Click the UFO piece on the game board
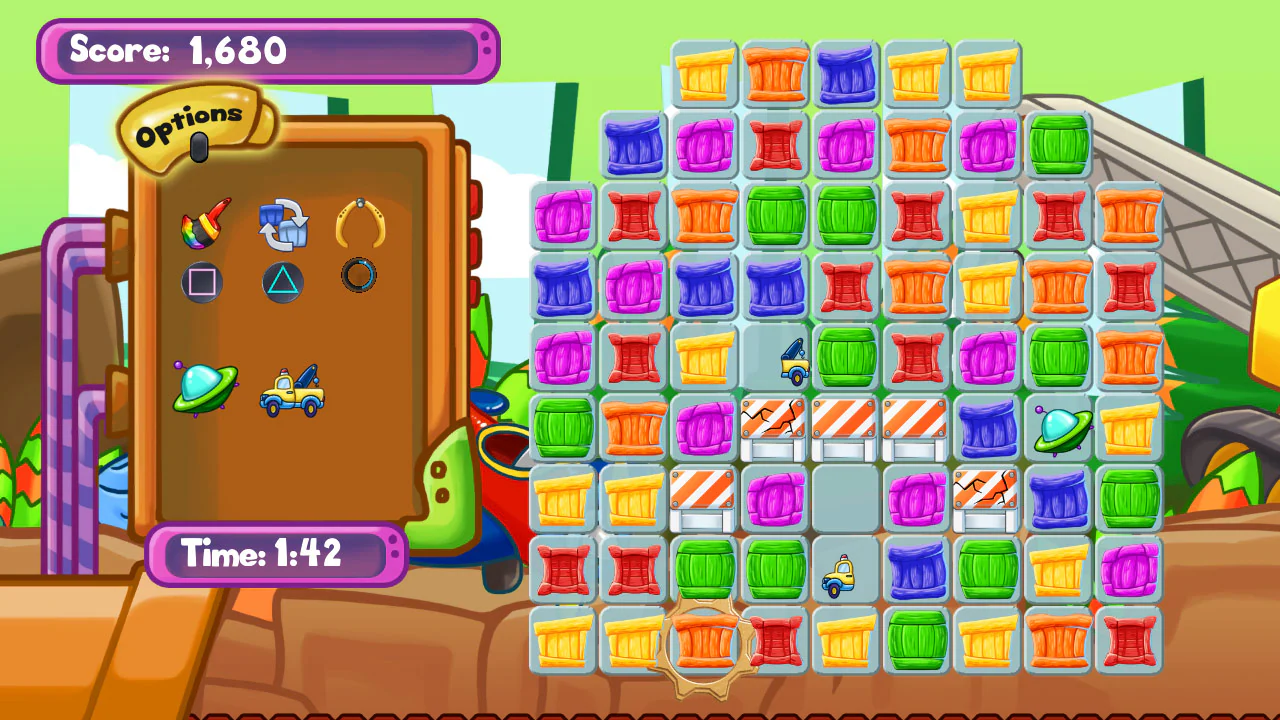Image resolution: width=1280 pixels, height=720 pixels. point(1060,430)
